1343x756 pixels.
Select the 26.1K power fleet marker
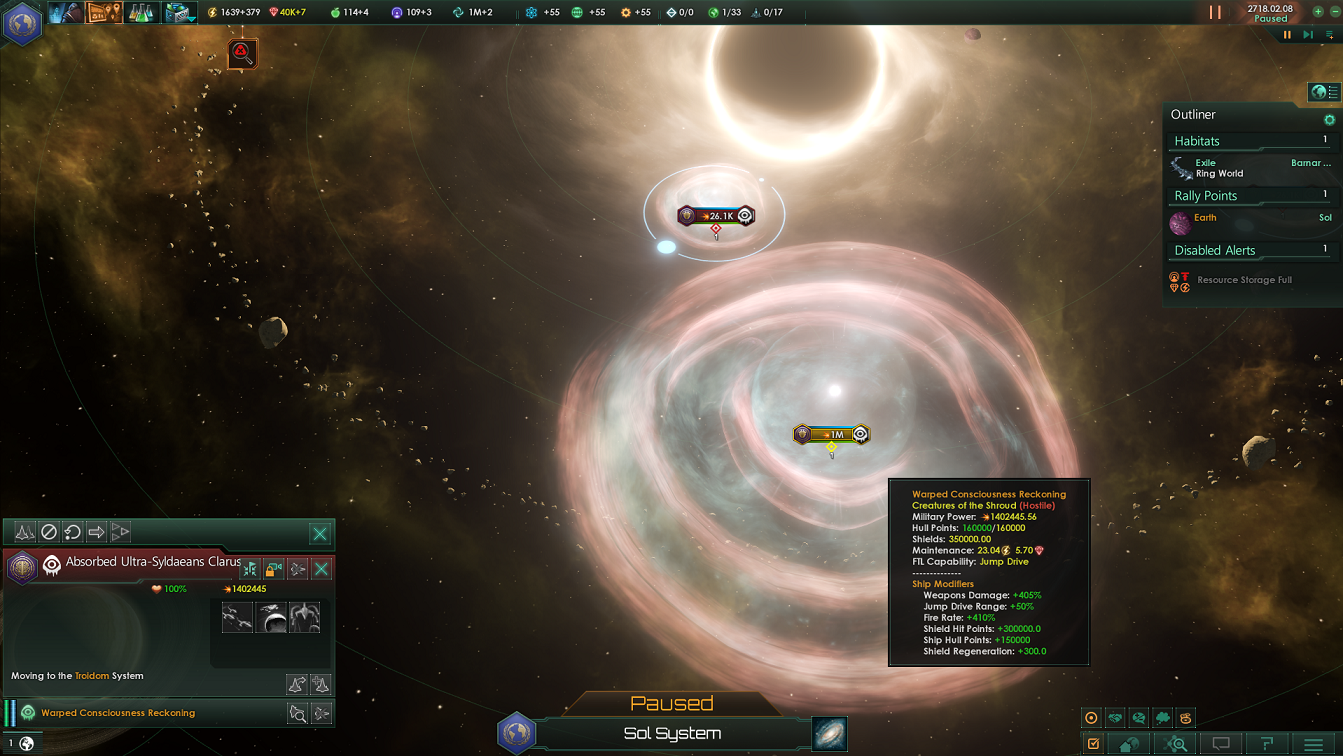[x=715, y=216]
